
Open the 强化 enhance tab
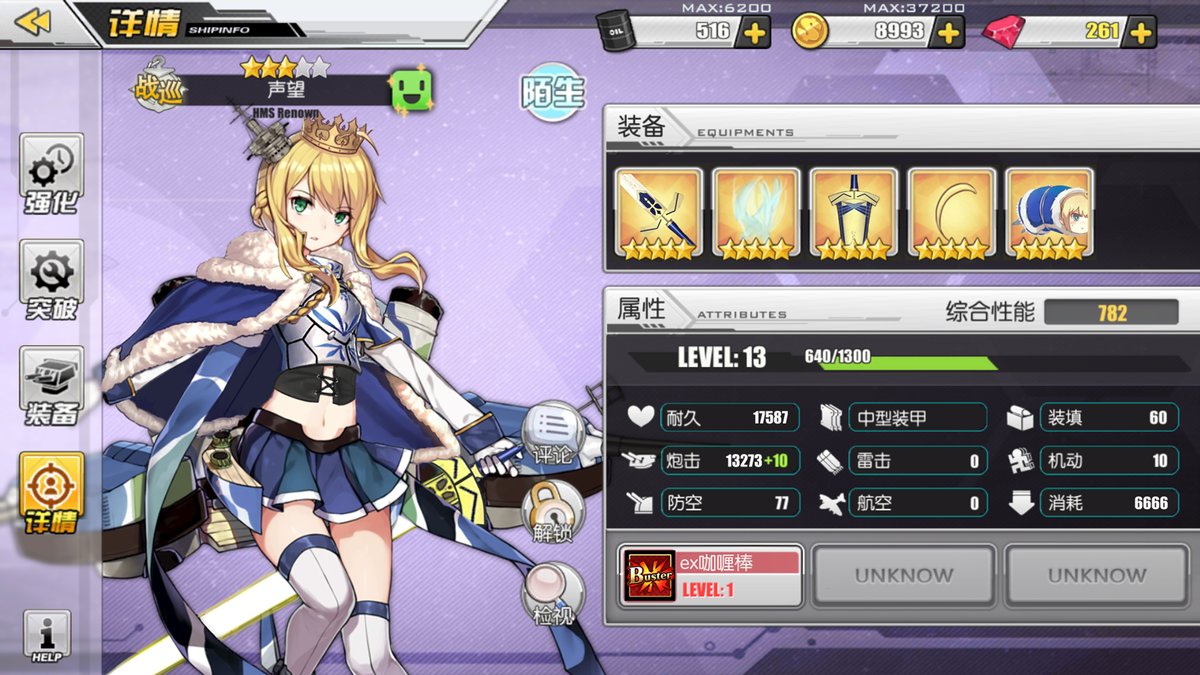point(51,174)
